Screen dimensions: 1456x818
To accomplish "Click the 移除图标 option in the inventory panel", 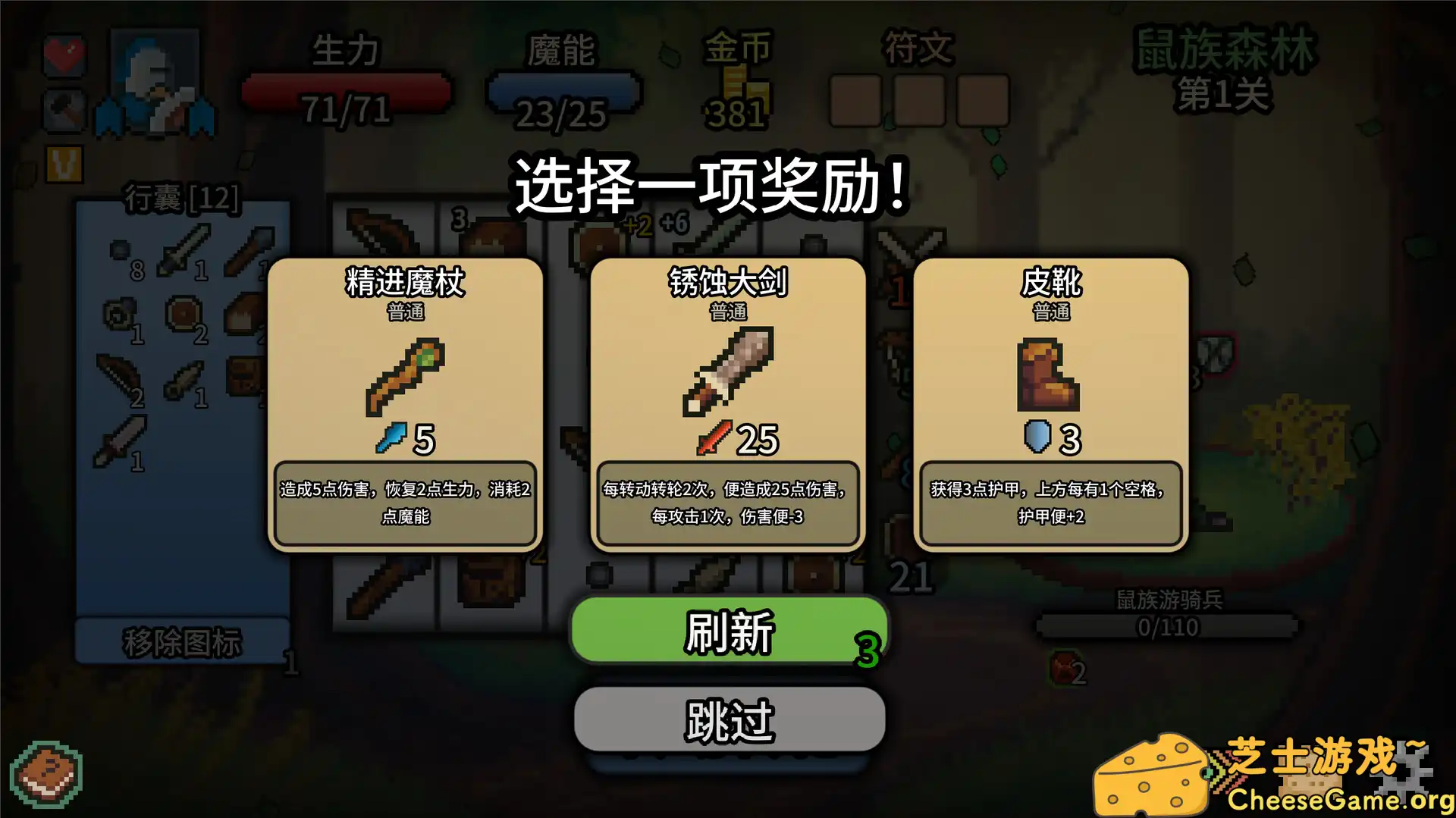I will [x=182, y=641].
